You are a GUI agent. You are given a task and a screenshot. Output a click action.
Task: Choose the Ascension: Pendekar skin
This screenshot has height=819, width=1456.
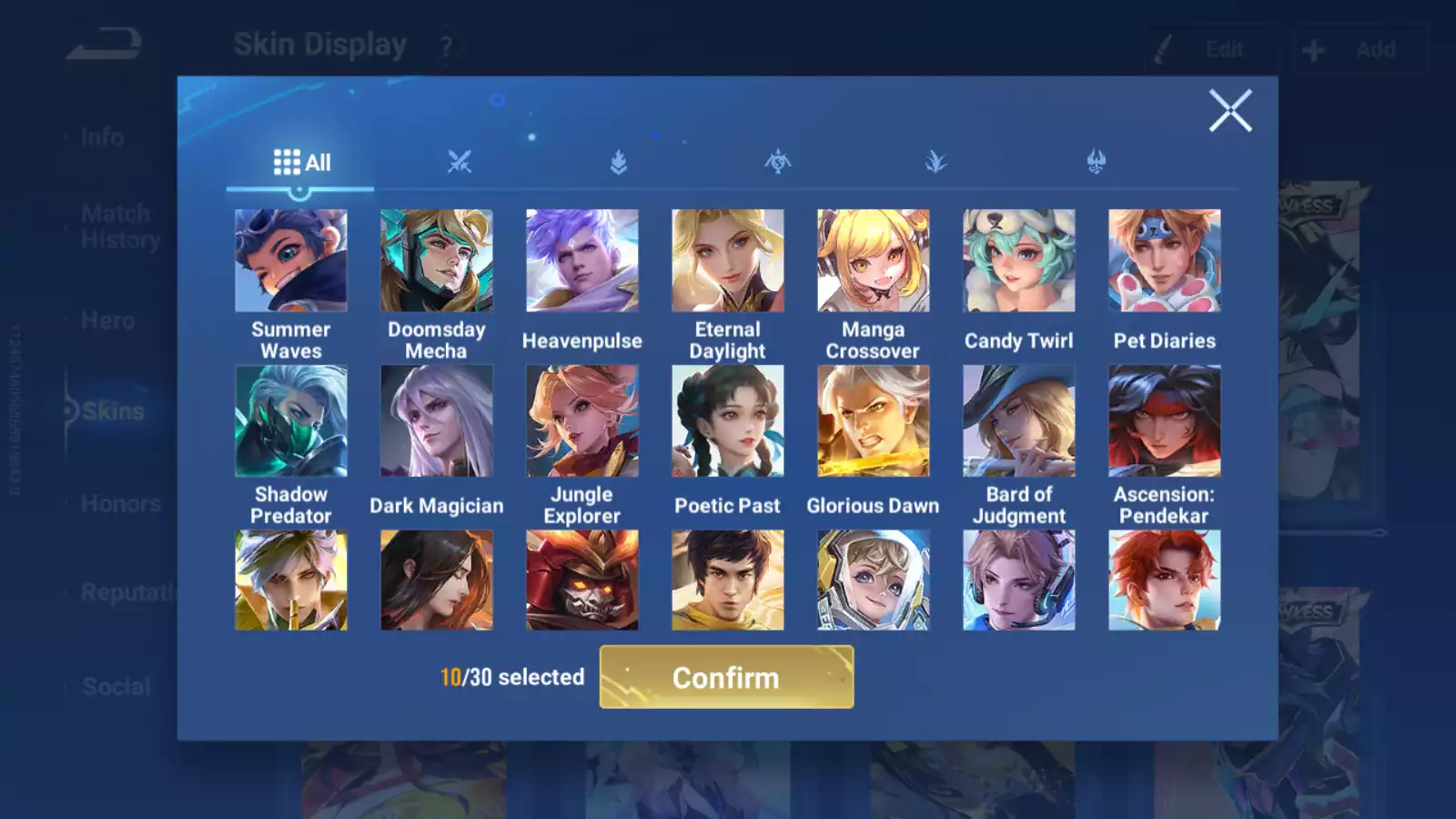click(x=1165, y=421)
